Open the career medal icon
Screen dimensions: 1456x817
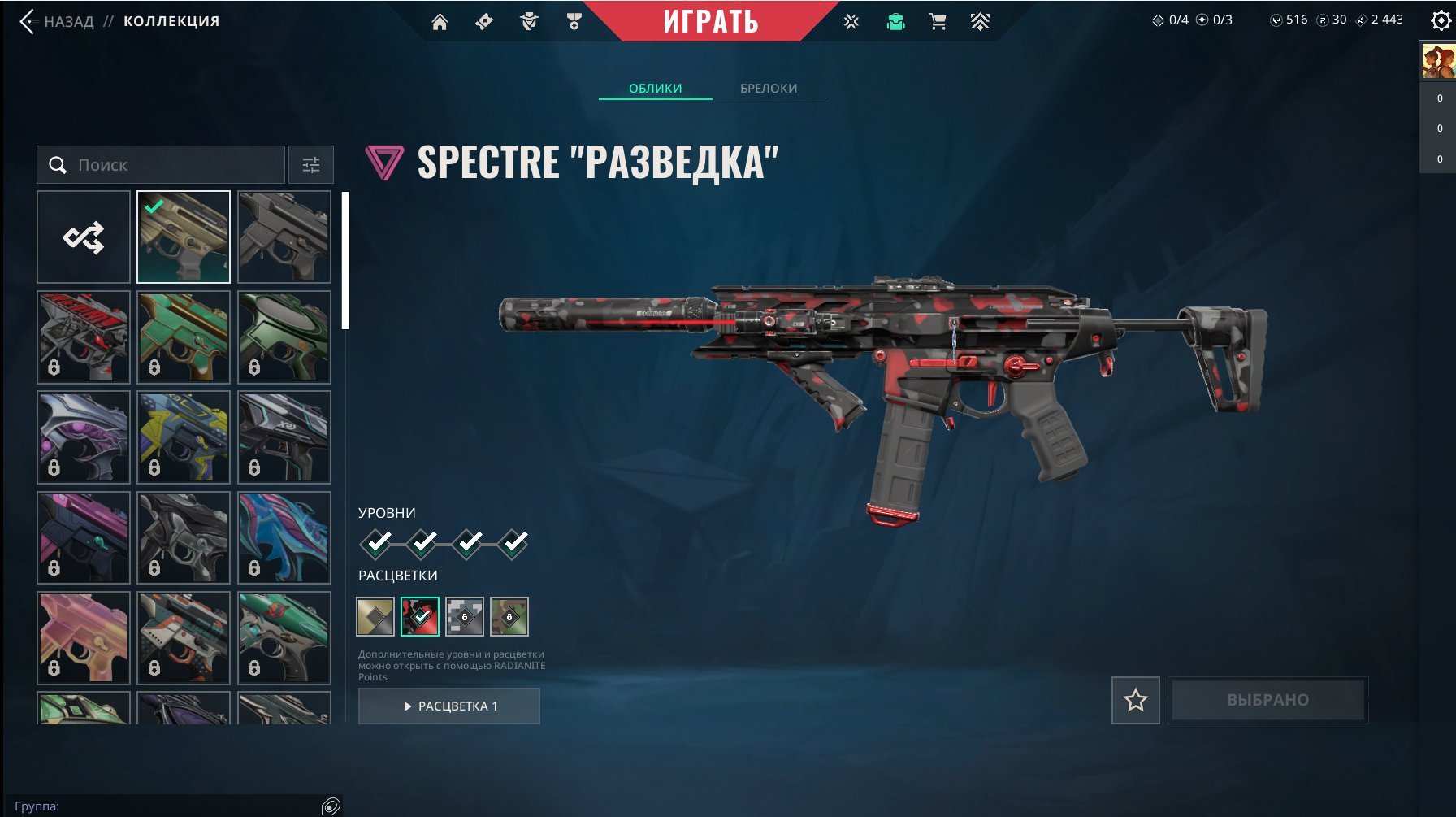point(574,22)
